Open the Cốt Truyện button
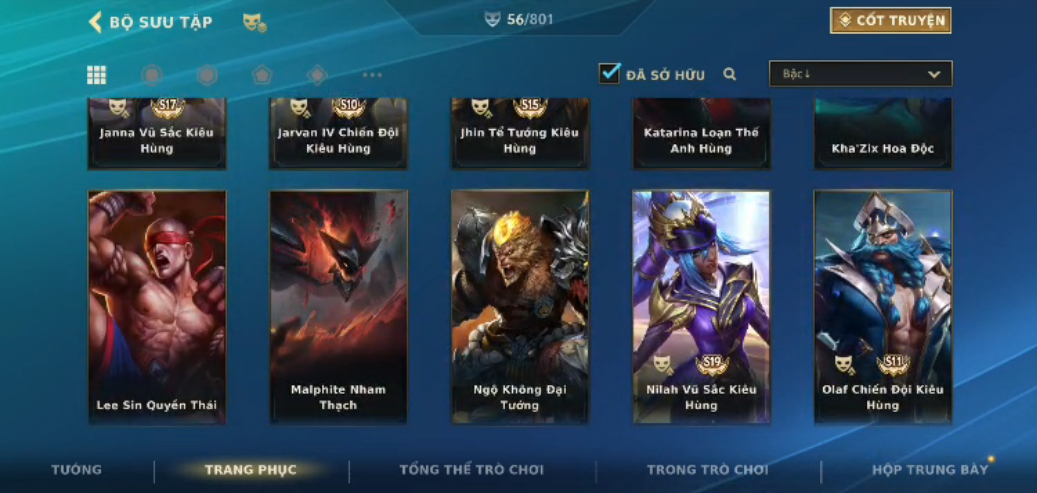The image size is (1037, 493). click(x=890, y=21)
